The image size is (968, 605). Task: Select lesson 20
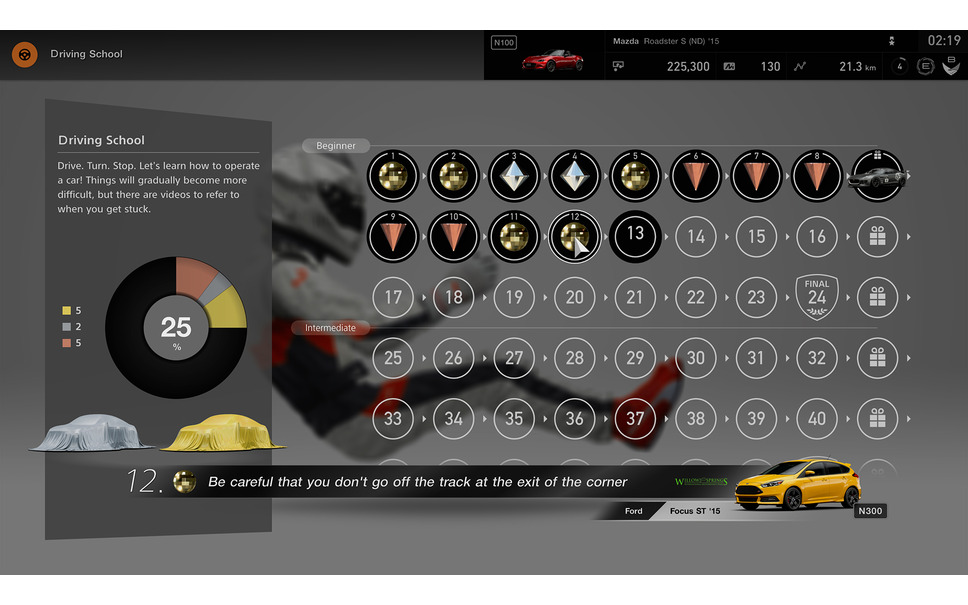pos(574,297)
